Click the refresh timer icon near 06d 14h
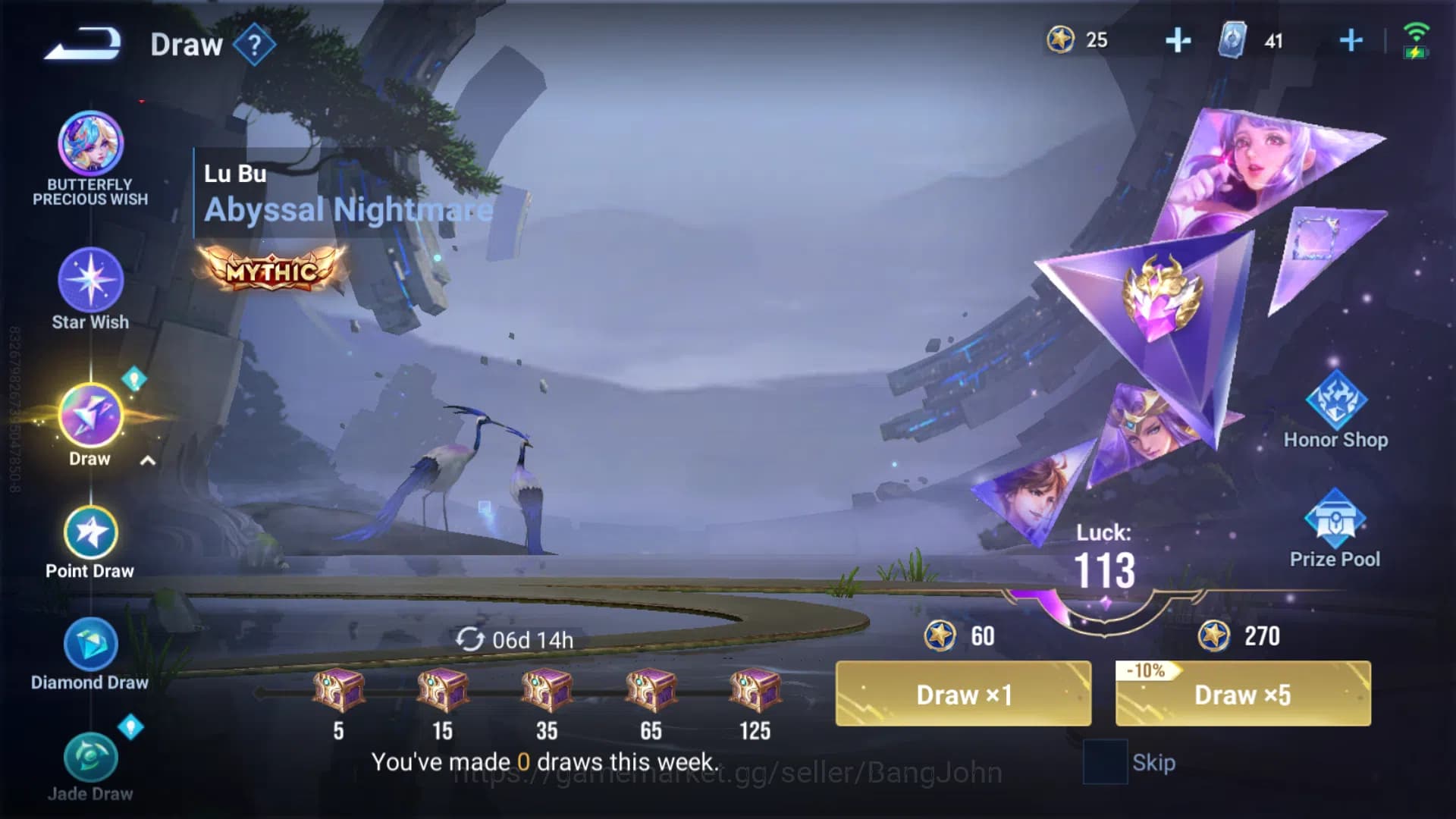Image resolution: width=1456 pixels, height=819 pixels. [472, 639]
